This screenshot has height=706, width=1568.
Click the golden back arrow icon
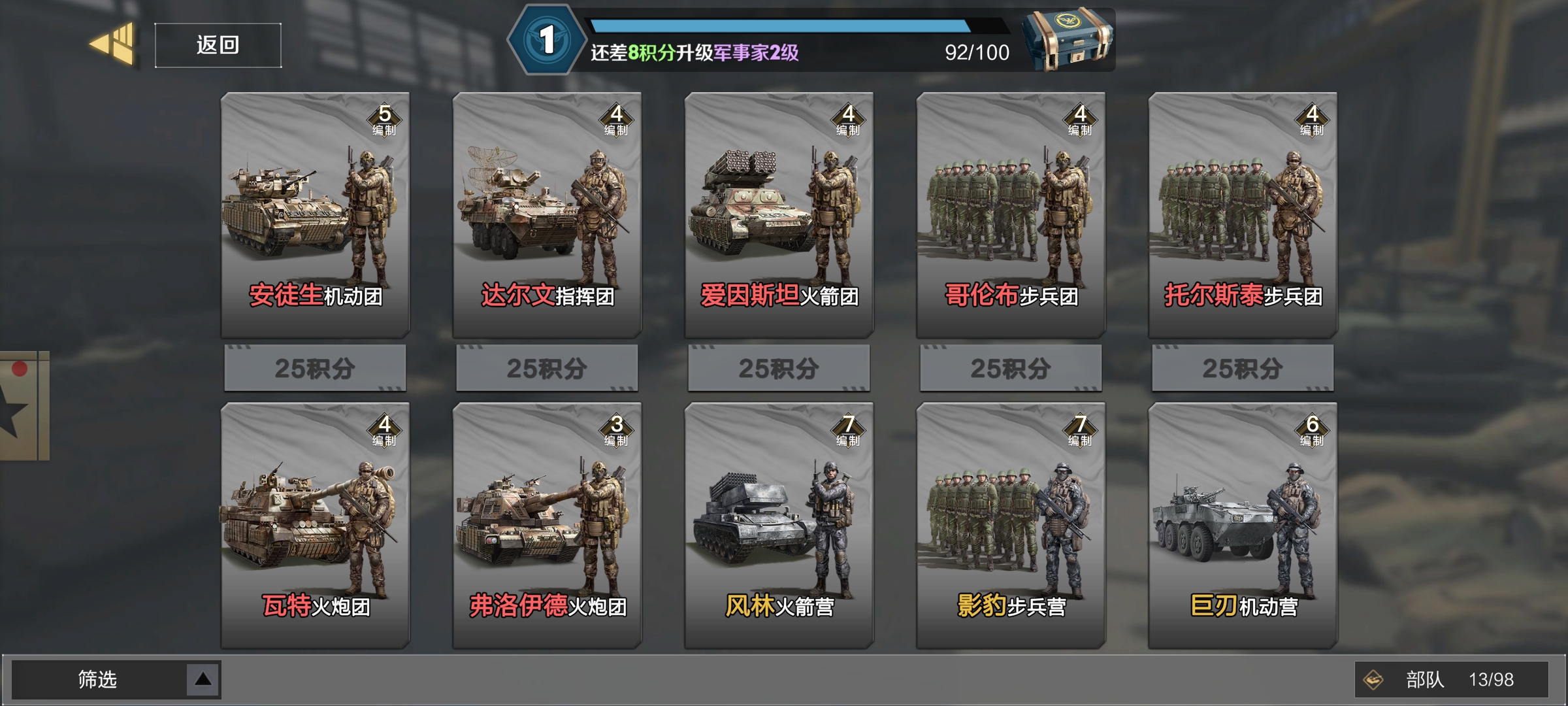tap(112, 46)
